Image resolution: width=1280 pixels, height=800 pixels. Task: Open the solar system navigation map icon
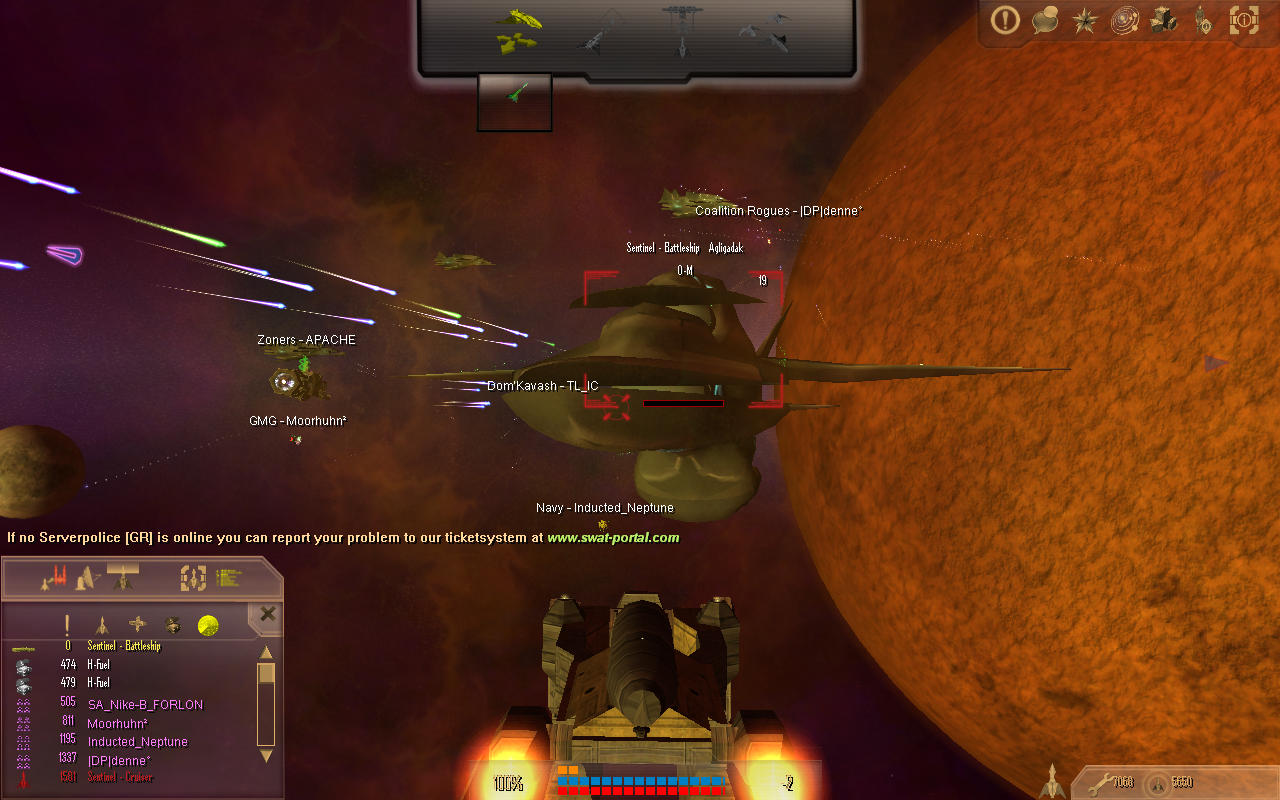tap(1124, 20)
